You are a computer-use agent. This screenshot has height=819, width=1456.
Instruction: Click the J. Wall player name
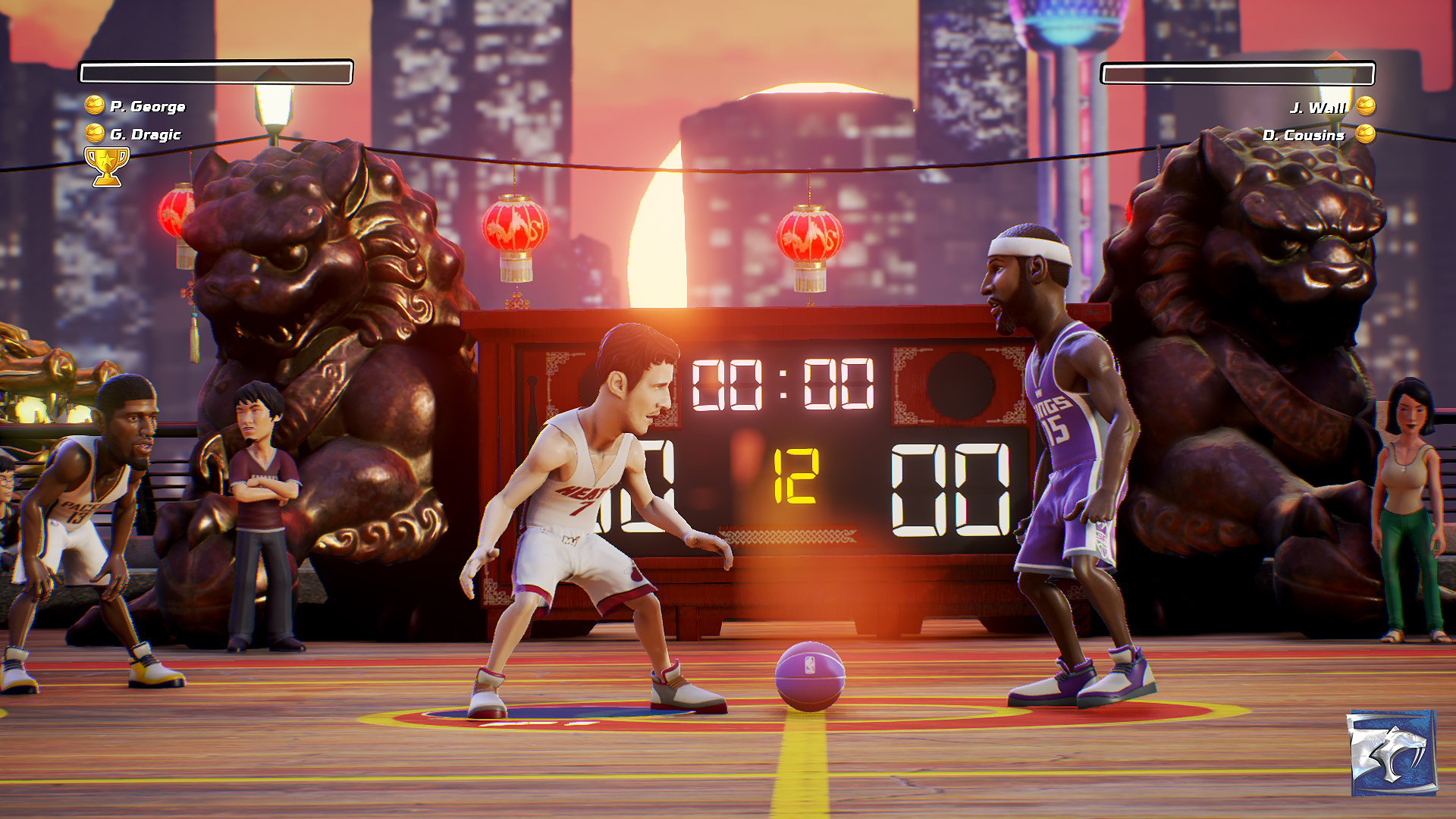pyautogui.click(x=1317, y=106)
